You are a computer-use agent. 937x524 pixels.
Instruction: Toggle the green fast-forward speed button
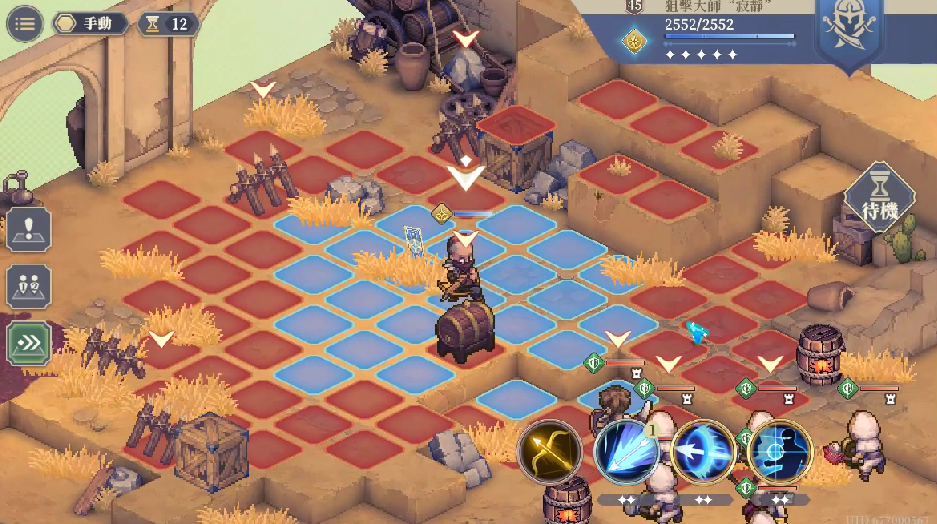point(29,344)
